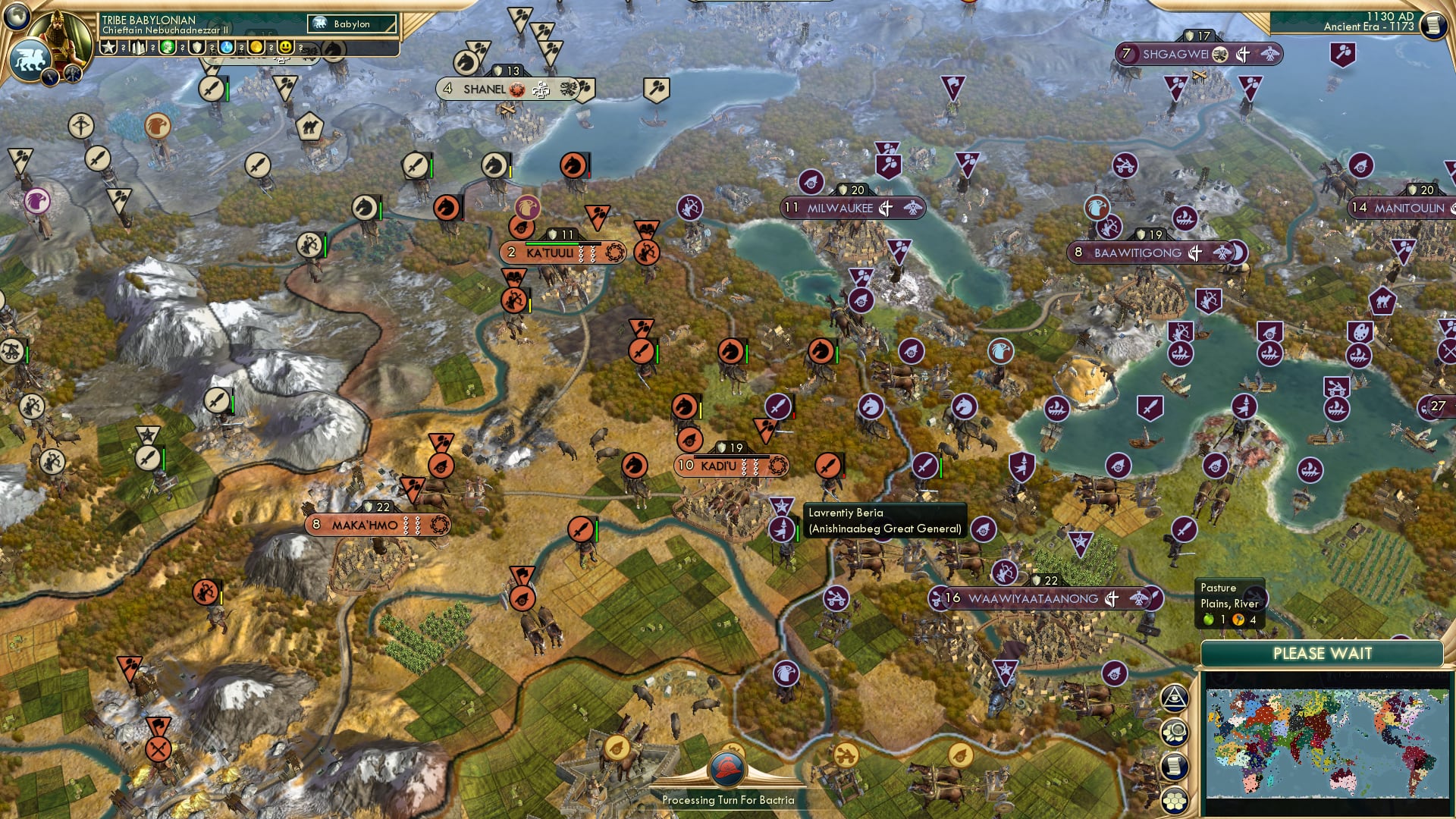This screenshot has width=1456, height=819.
Task: Click the gold coin in the resource bar
Action: [256, 48]
